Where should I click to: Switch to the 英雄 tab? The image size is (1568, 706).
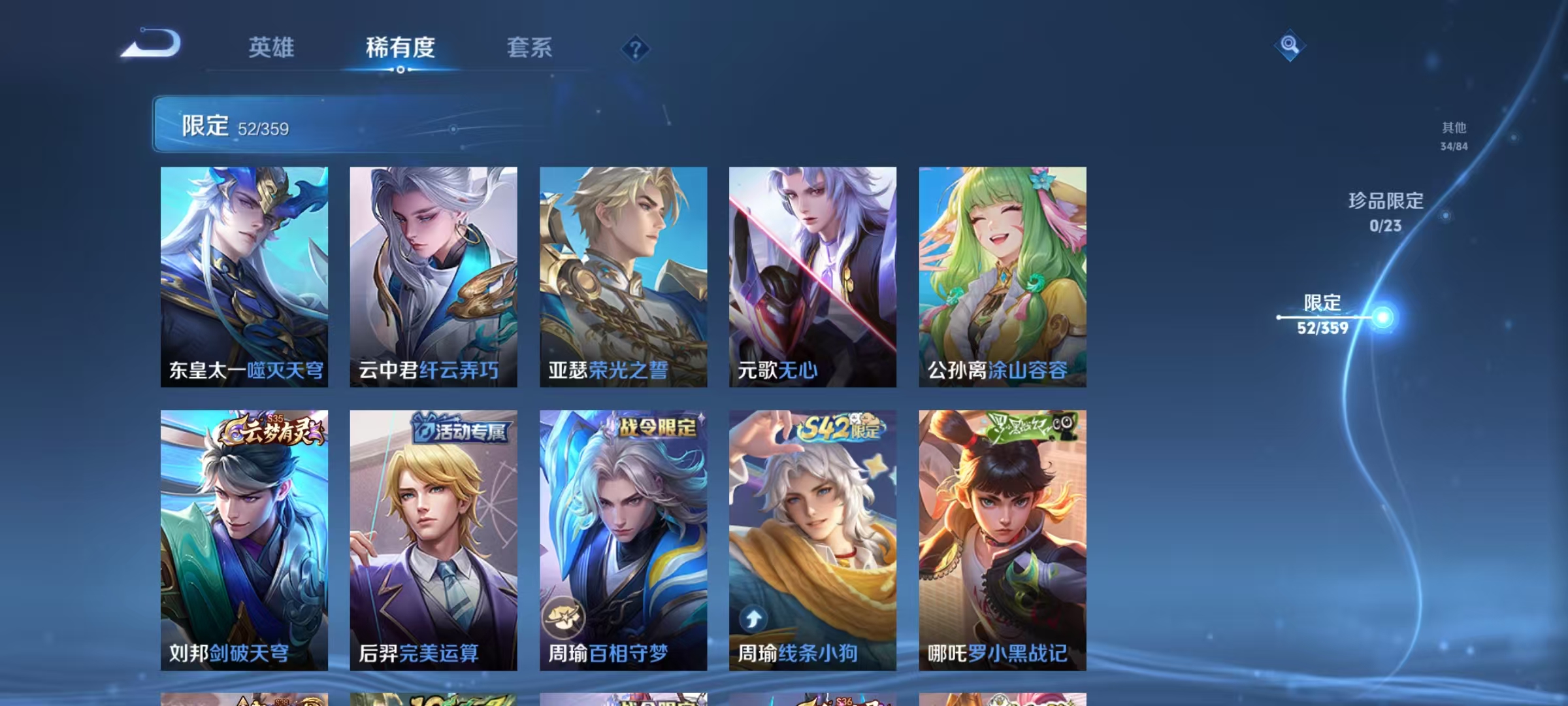coord(272,48)
